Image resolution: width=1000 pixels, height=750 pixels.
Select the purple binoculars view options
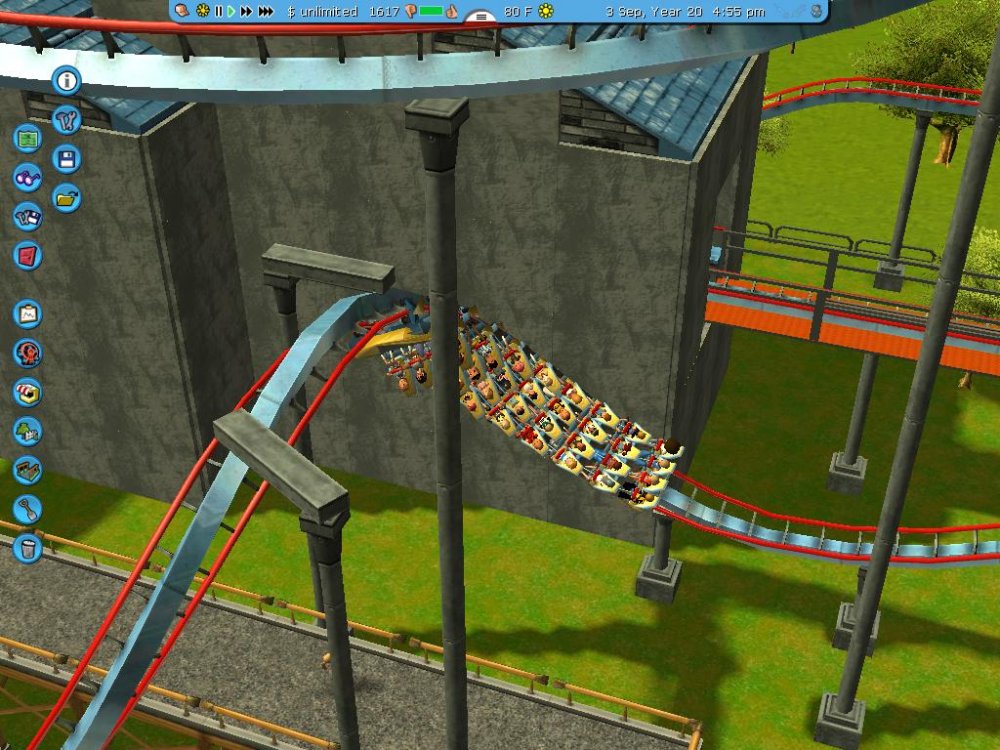pyautogui.click(x=28, y=178)
